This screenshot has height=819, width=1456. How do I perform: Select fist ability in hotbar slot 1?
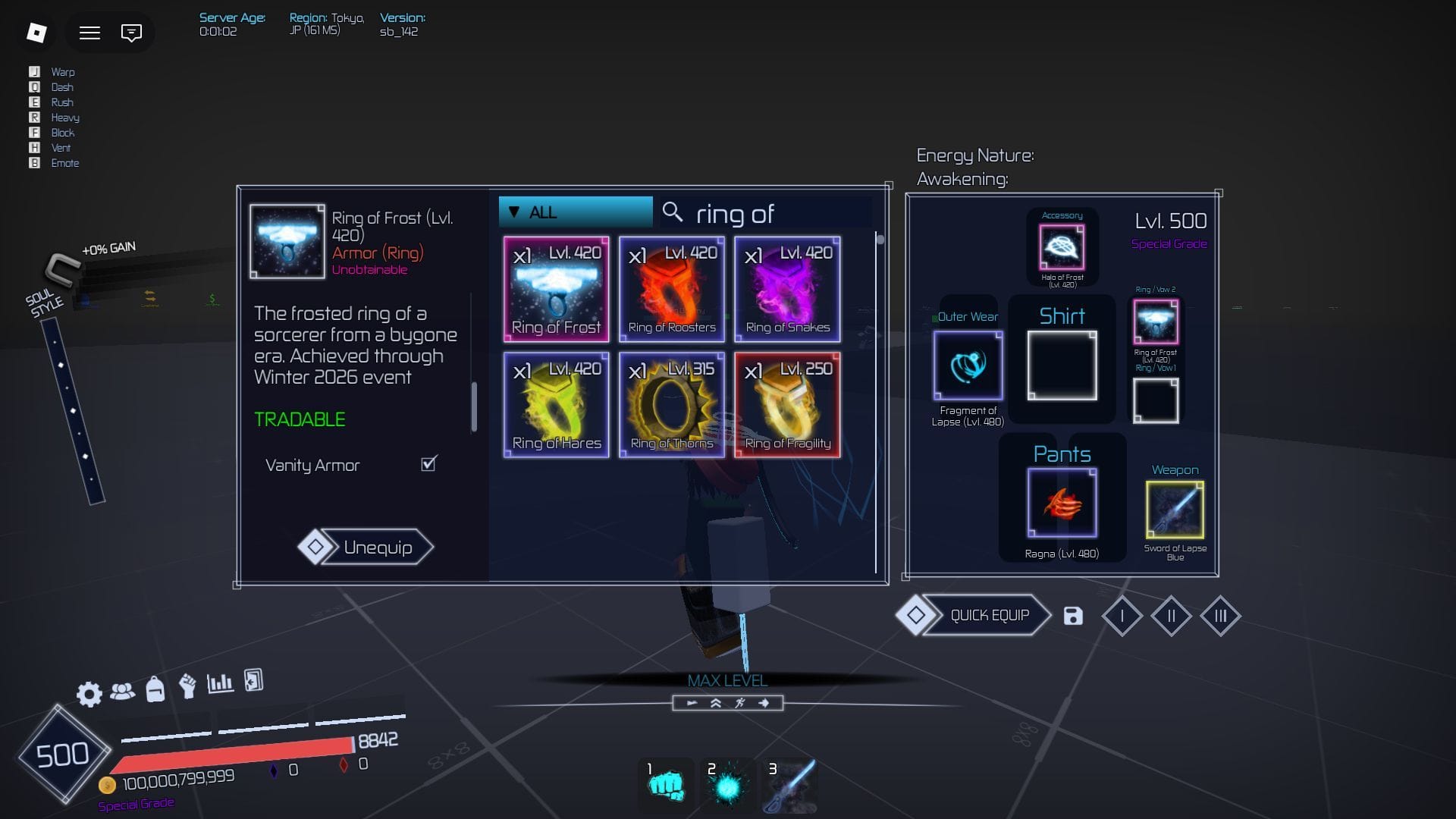click(x=665, y=786)
